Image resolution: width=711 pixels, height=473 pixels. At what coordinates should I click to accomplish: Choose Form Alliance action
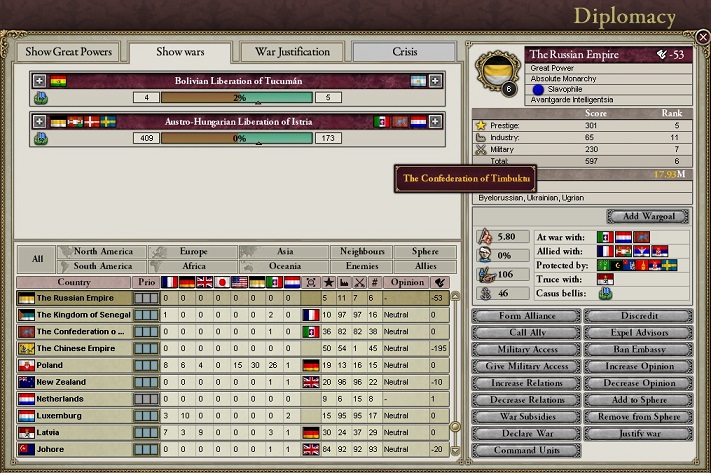pos(526,316)
